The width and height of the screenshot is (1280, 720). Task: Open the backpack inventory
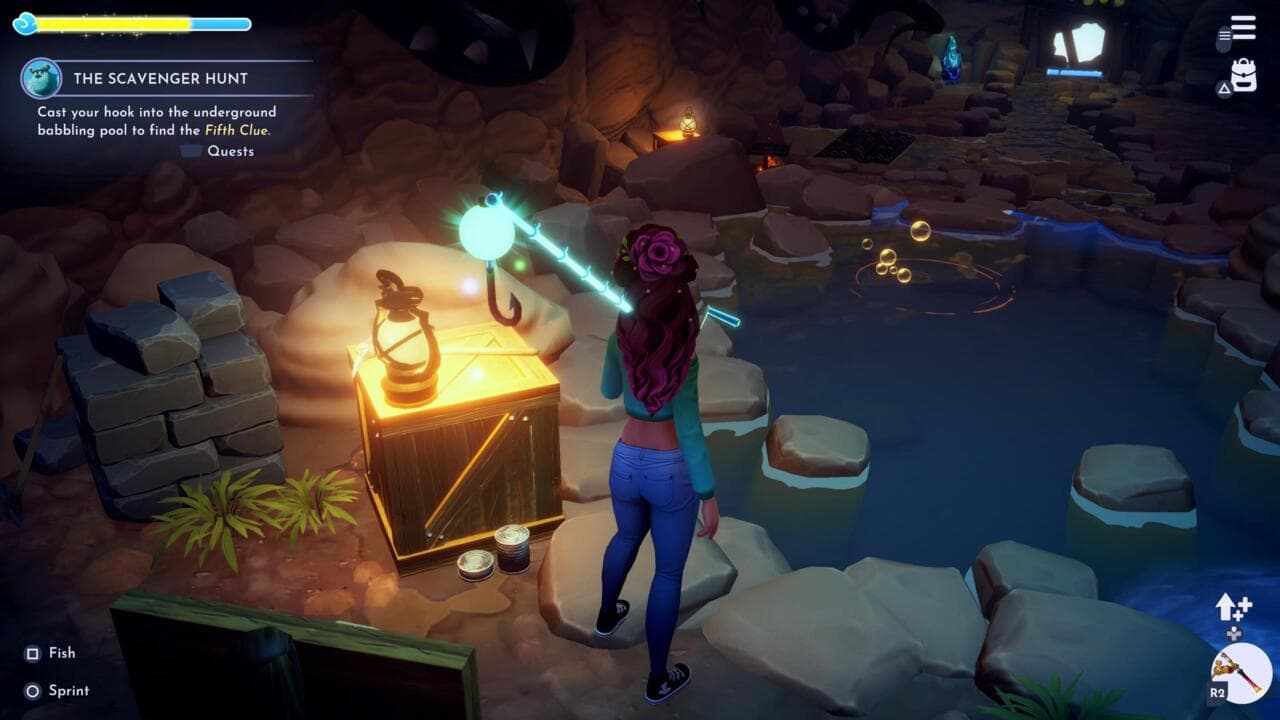pyautogui.click(x=1244, y=75)
